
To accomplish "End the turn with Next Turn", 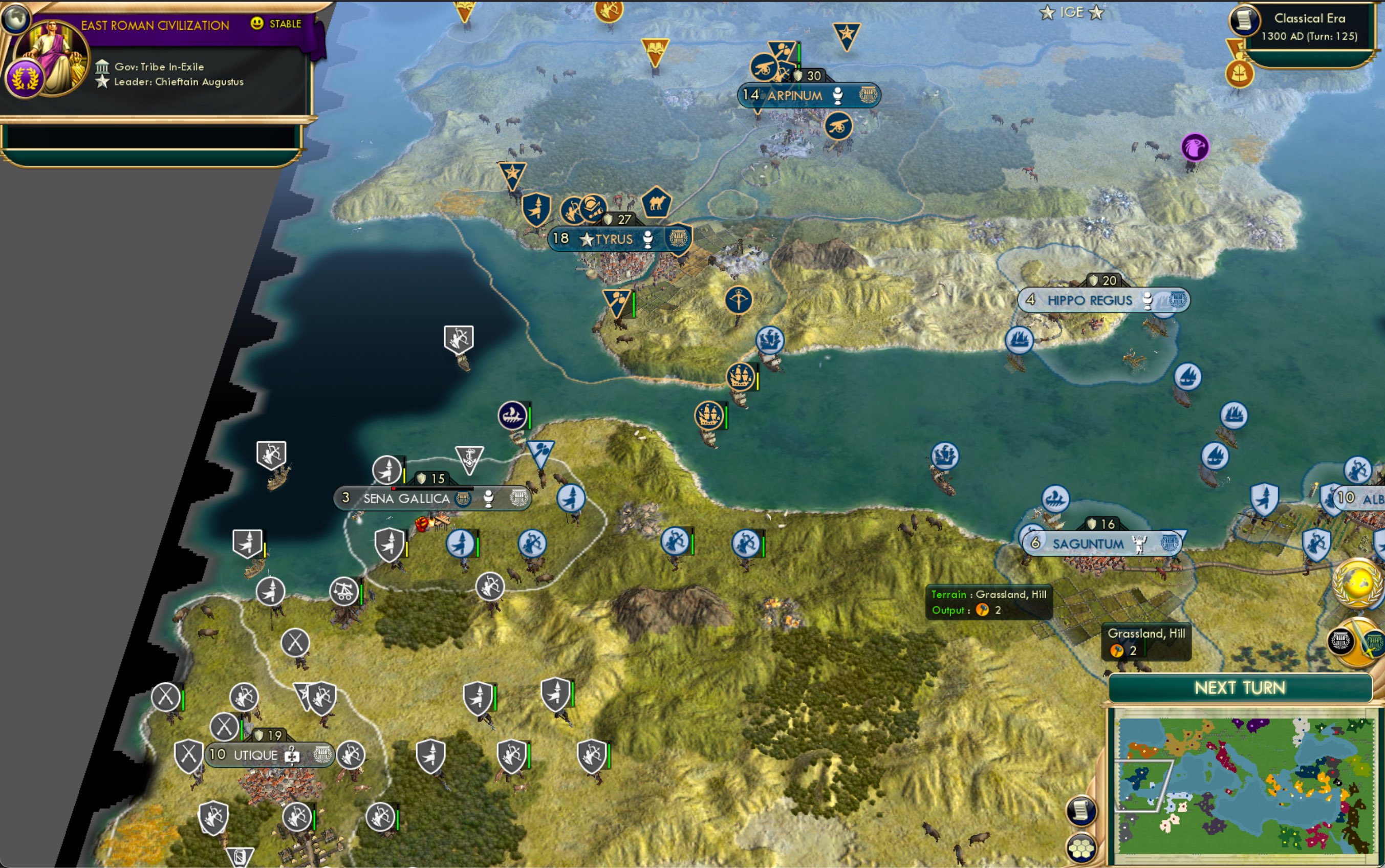I will point(1240,688).
